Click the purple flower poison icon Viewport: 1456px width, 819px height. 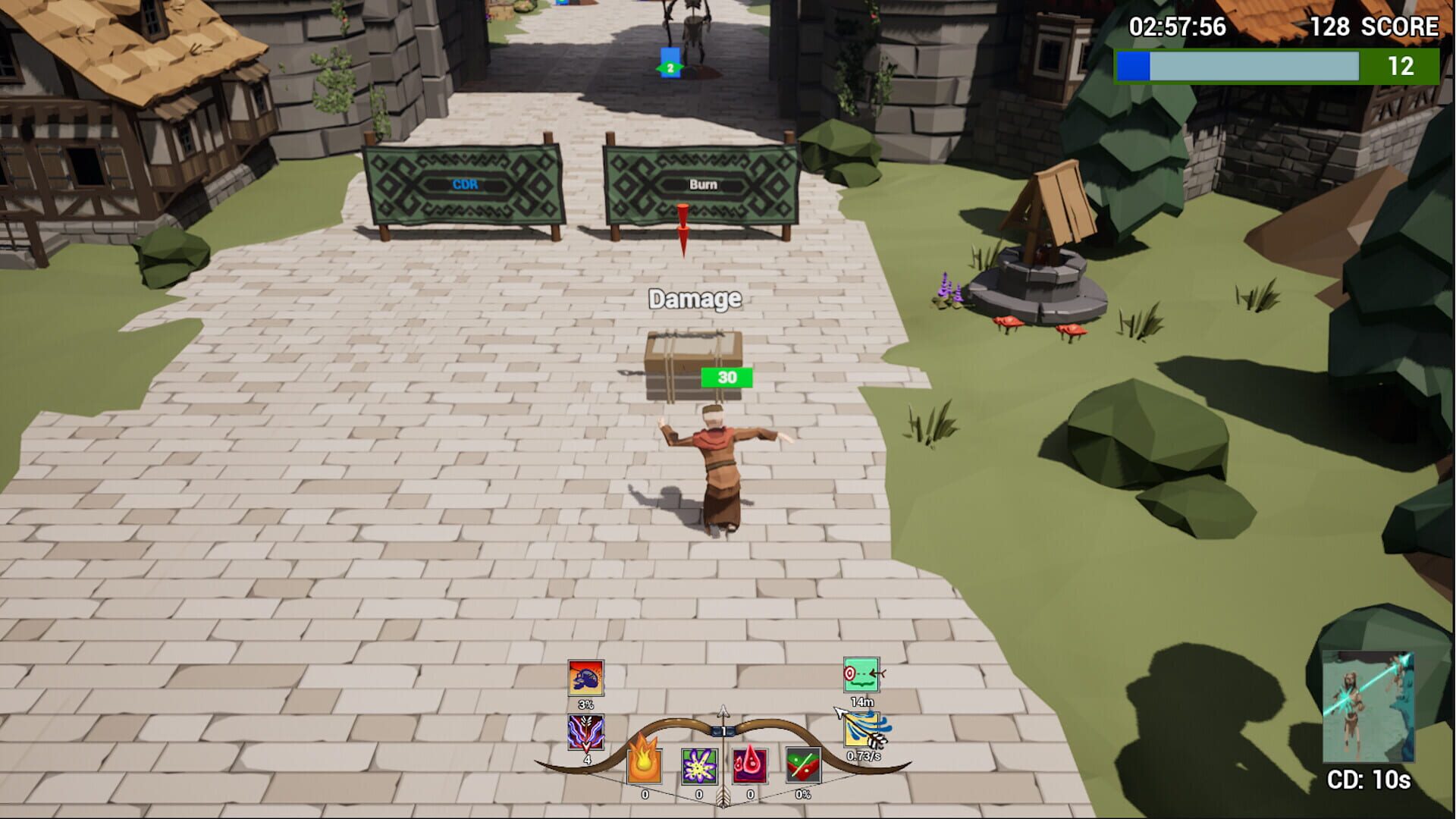tap(700, 767)
